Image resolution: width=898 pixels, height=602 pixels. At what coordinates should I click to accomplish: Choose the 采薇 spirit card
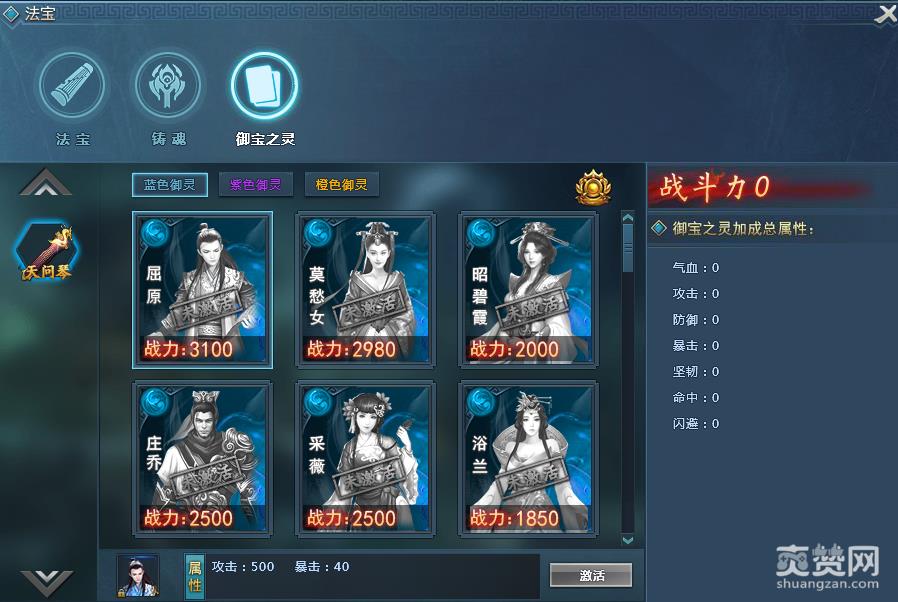point(365,456)
